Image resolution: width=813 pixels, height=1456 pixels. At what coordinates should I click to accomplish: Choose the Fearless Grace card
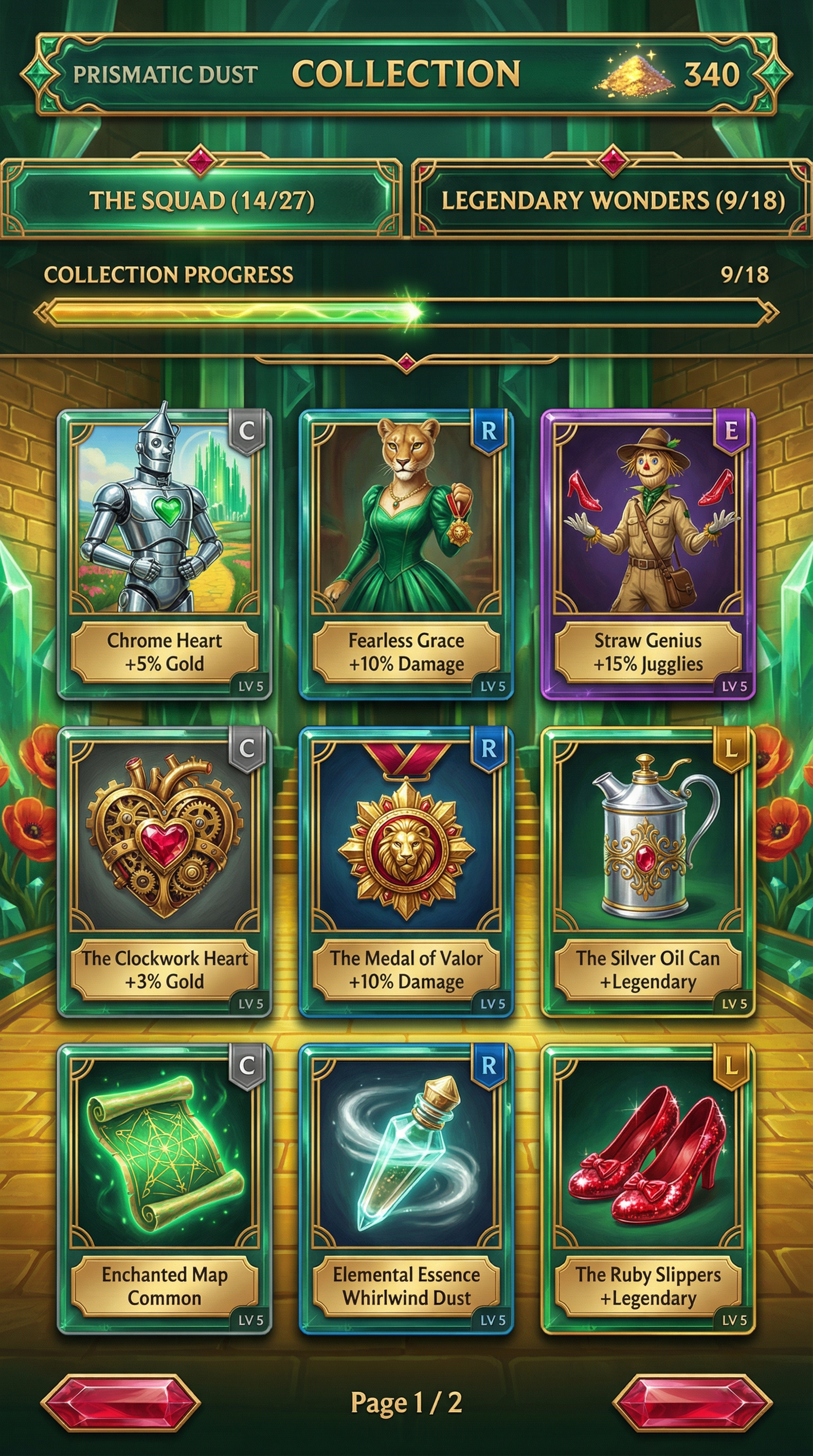tap(406, 554)
